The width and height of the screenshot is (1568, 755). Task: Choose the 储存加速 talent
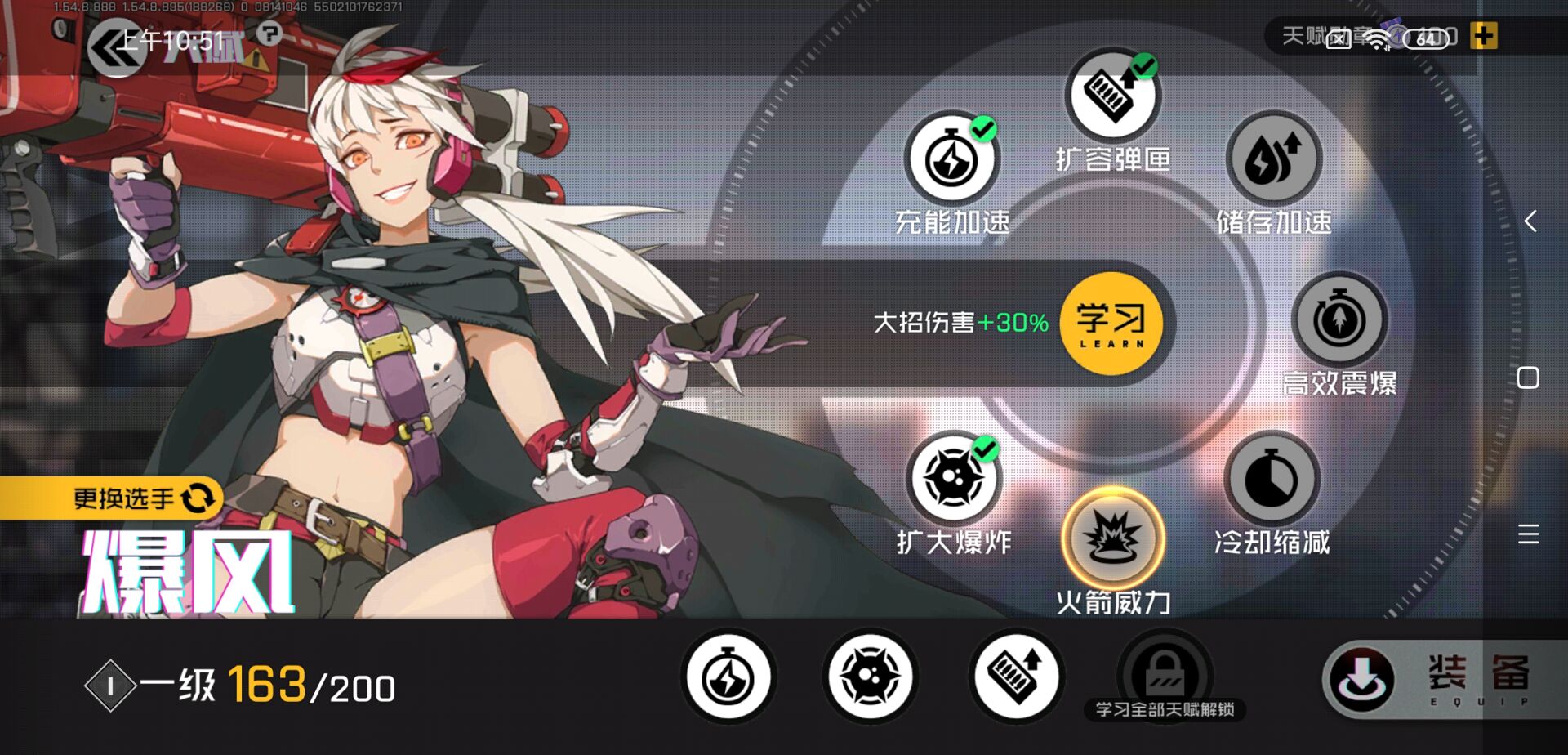(1272, 159)
